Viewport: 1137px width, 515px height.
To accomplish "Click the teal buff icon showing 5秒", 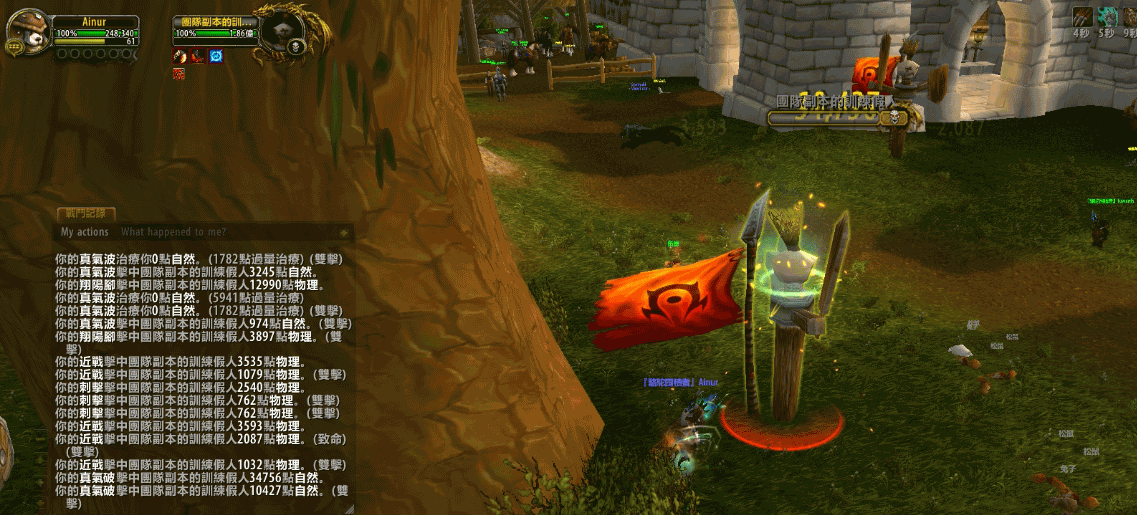I will click(1107, 16).
